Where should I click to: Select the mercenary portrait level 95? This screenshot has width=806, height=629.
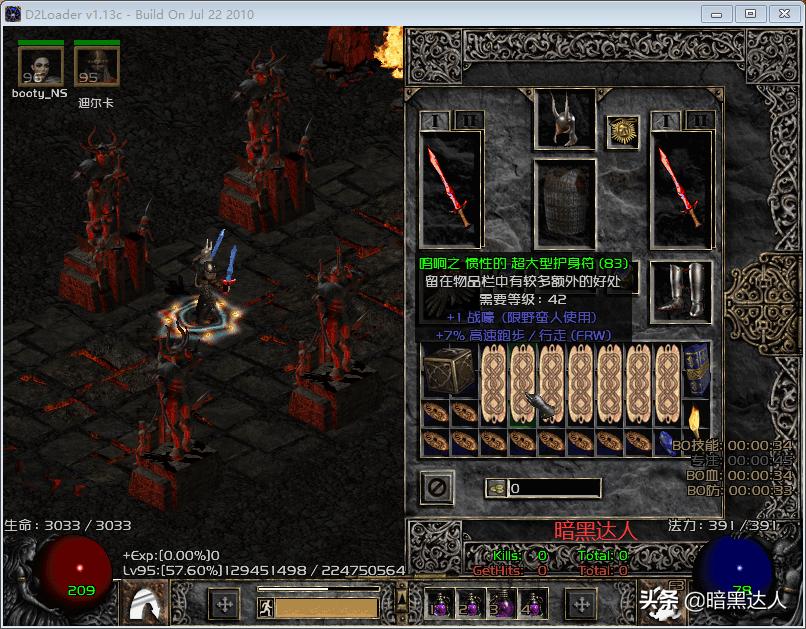point(97,65)
